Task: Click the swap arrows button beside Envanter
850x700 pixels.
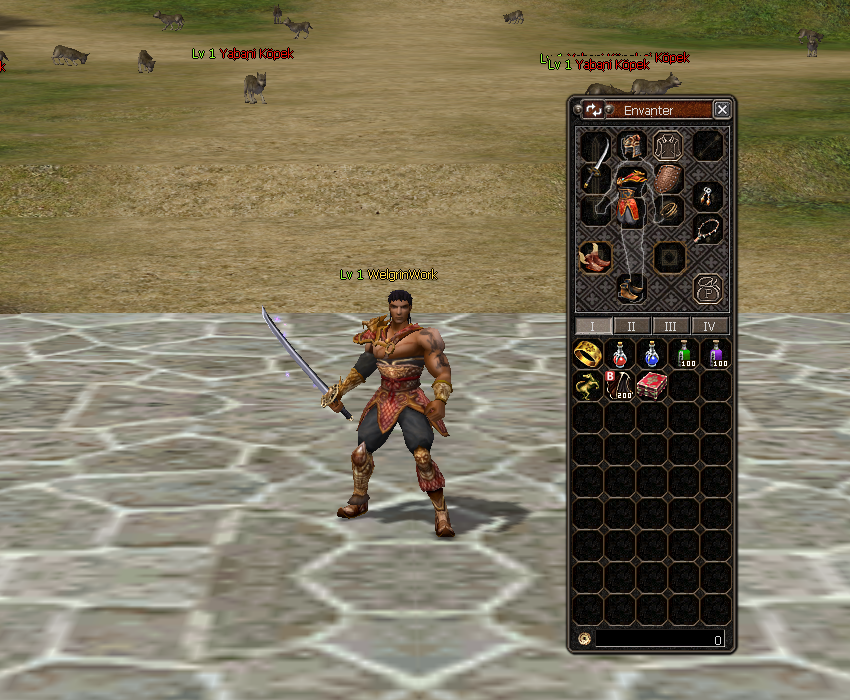Action: pyautogui.click(x=594, y=110)
